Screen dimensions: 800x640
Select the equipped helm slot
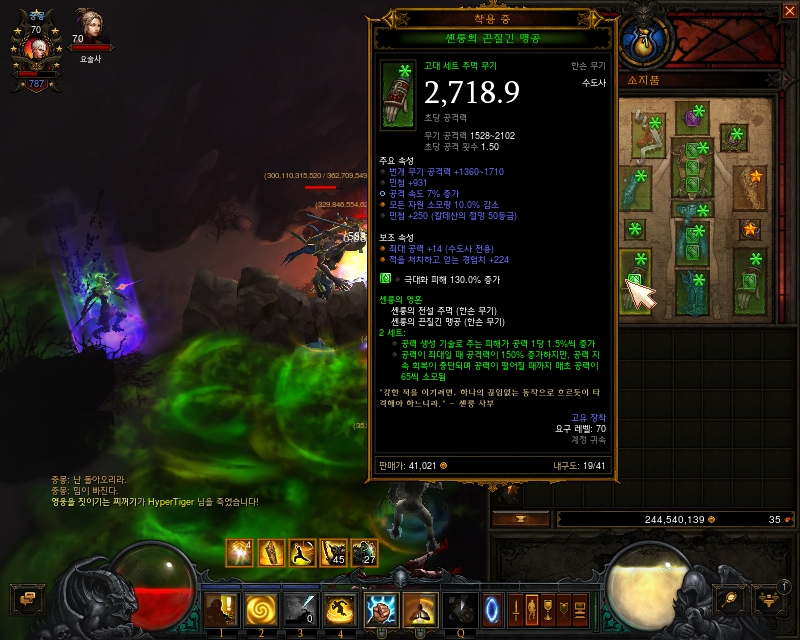tap(692, 118)
